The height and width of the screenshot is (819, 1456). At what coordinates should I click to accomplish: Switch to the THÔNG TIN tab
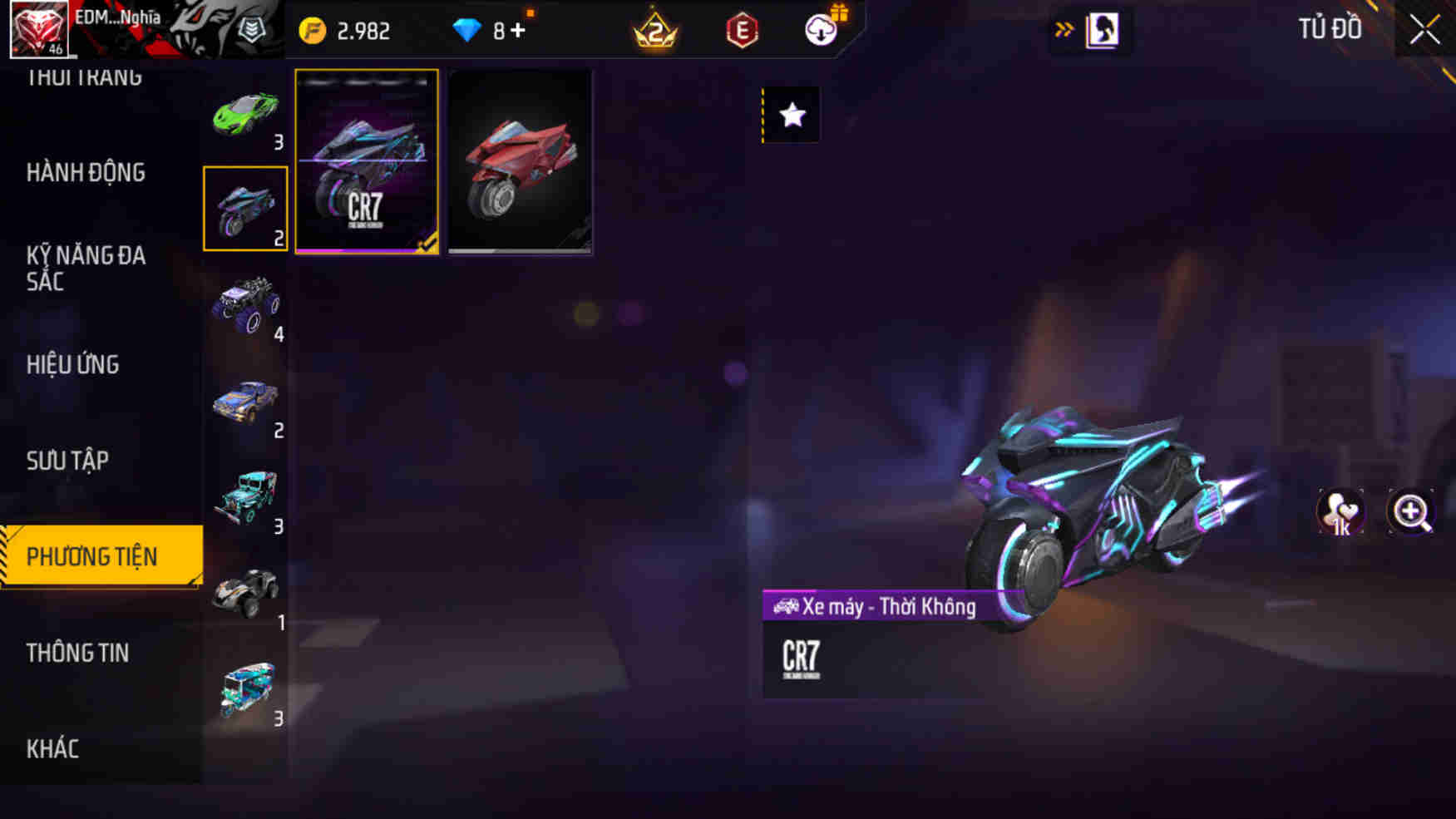coord(77,654)
